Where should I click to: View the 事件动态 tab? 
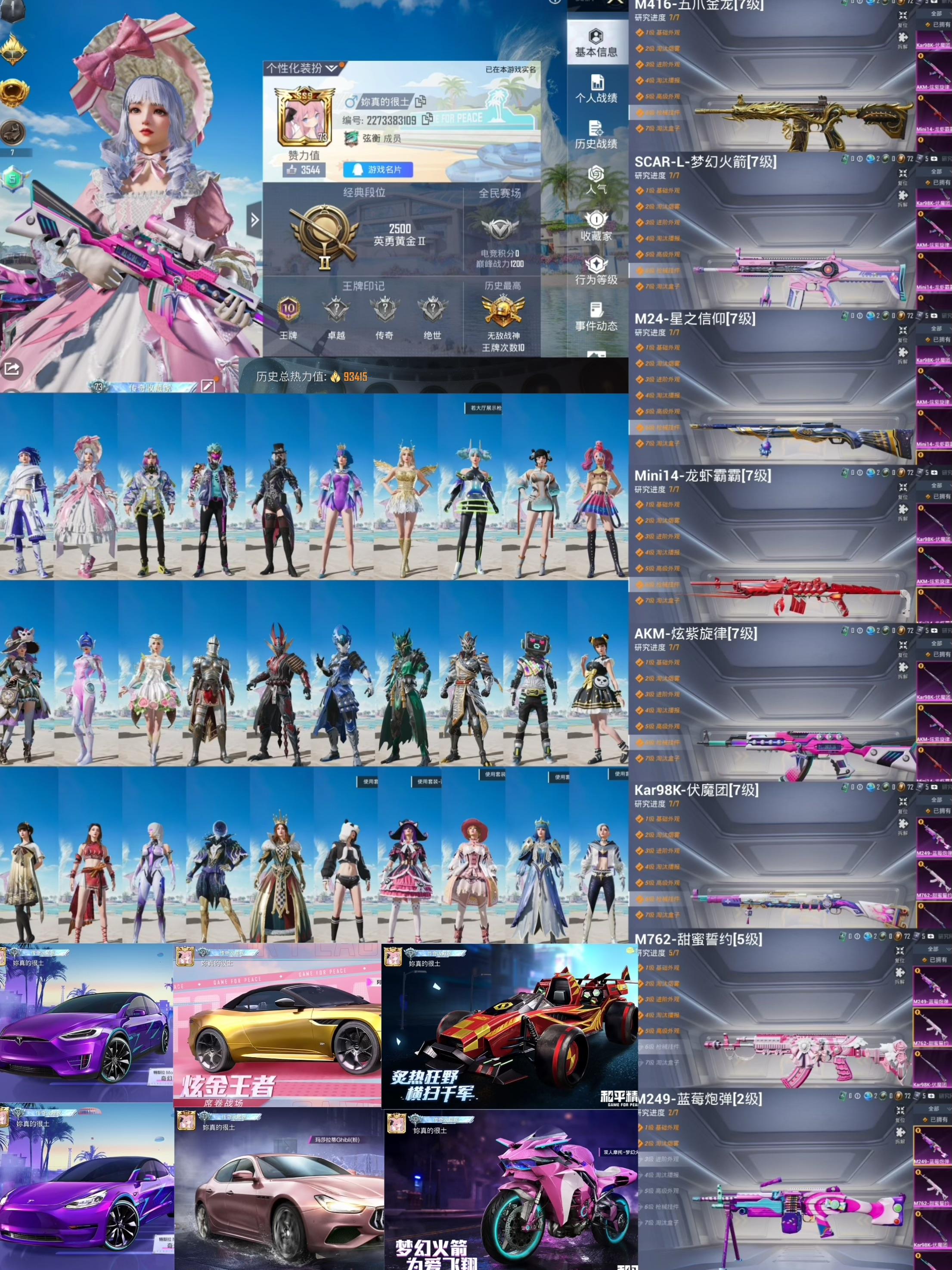point(596,316)
